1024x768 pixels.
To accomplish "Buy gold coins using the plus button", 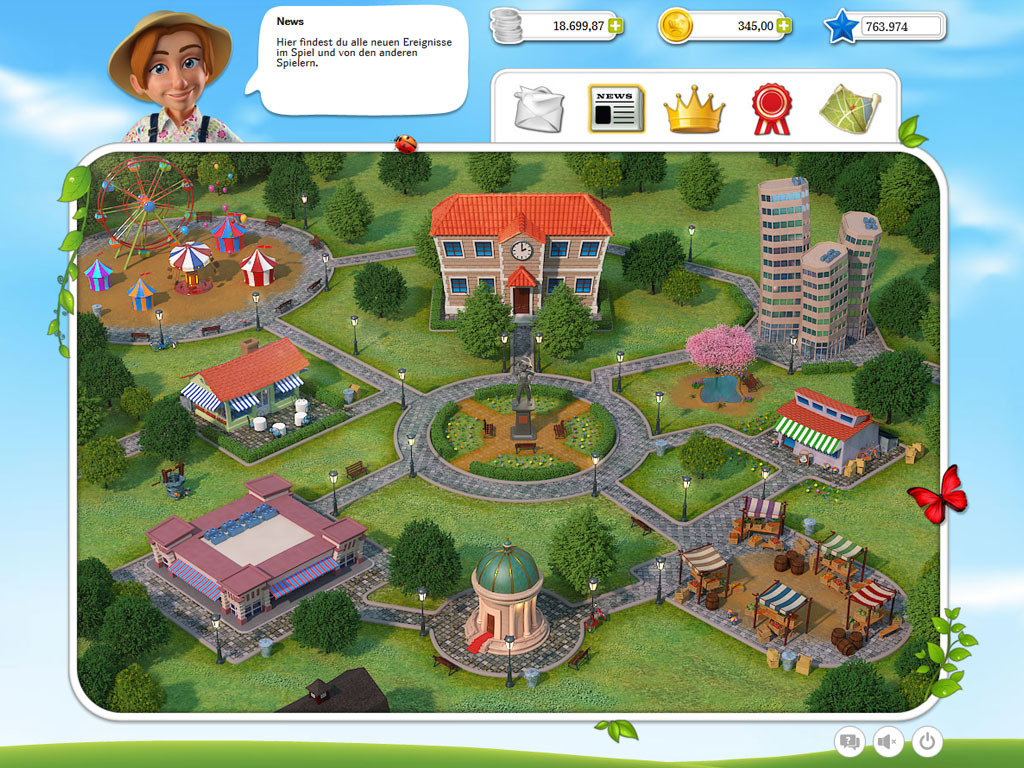I will pyautogui.click(x=784, y=26).
